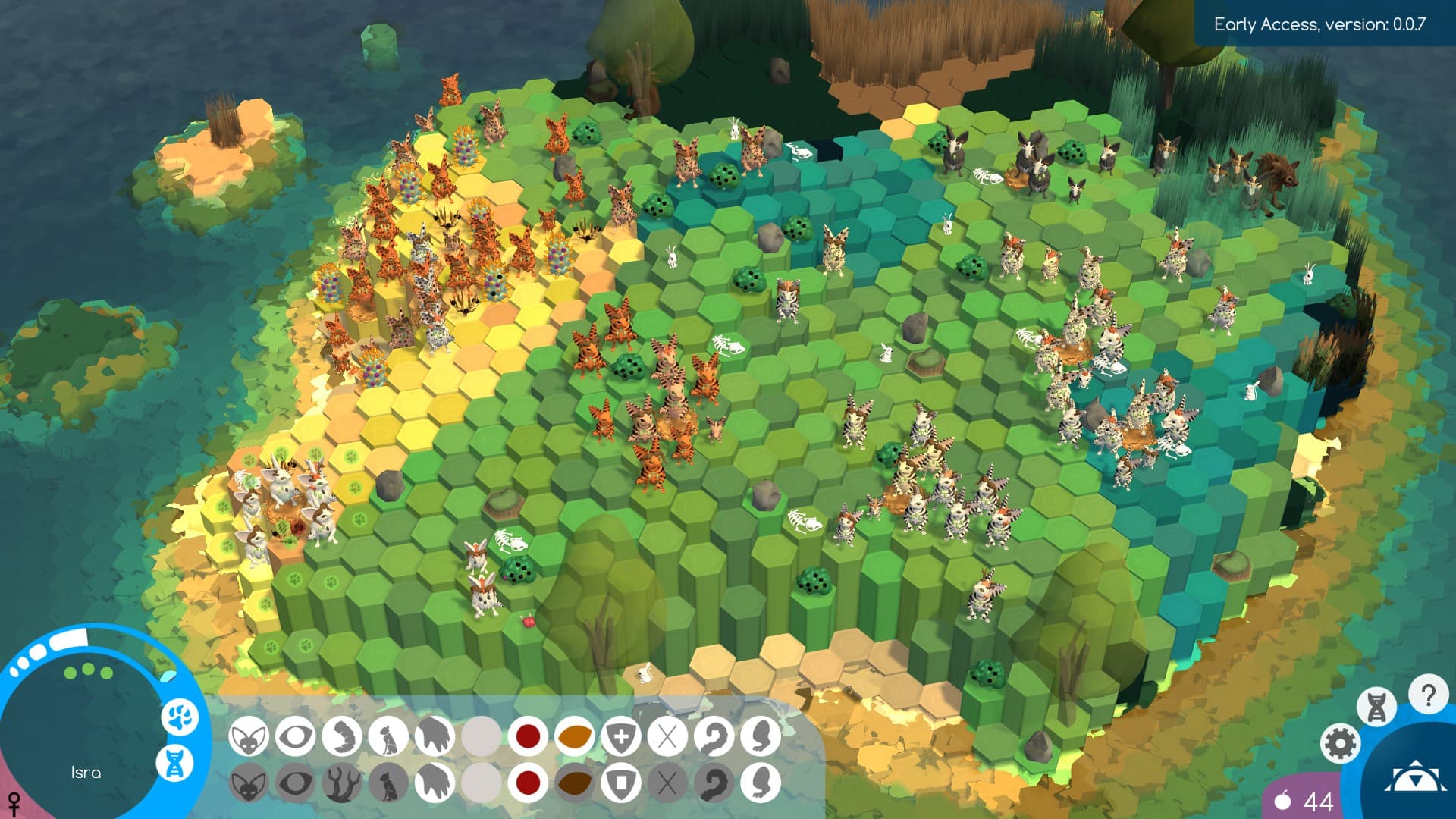Open Isra's paw actions menu

point(180,718)
